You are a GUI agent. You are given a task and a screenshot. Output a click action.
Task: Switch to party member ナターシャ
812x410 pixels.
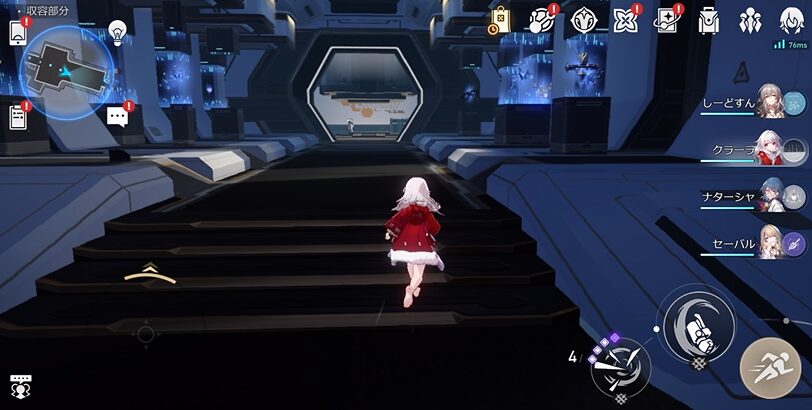[770, 196]
